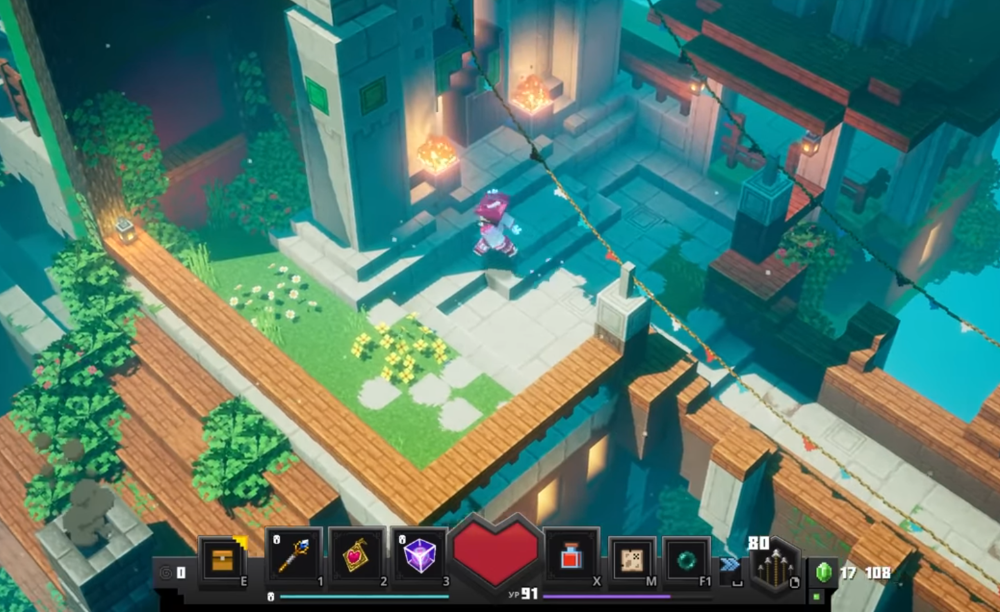
Task: Drink the red health potion
Action: [572, 557]
